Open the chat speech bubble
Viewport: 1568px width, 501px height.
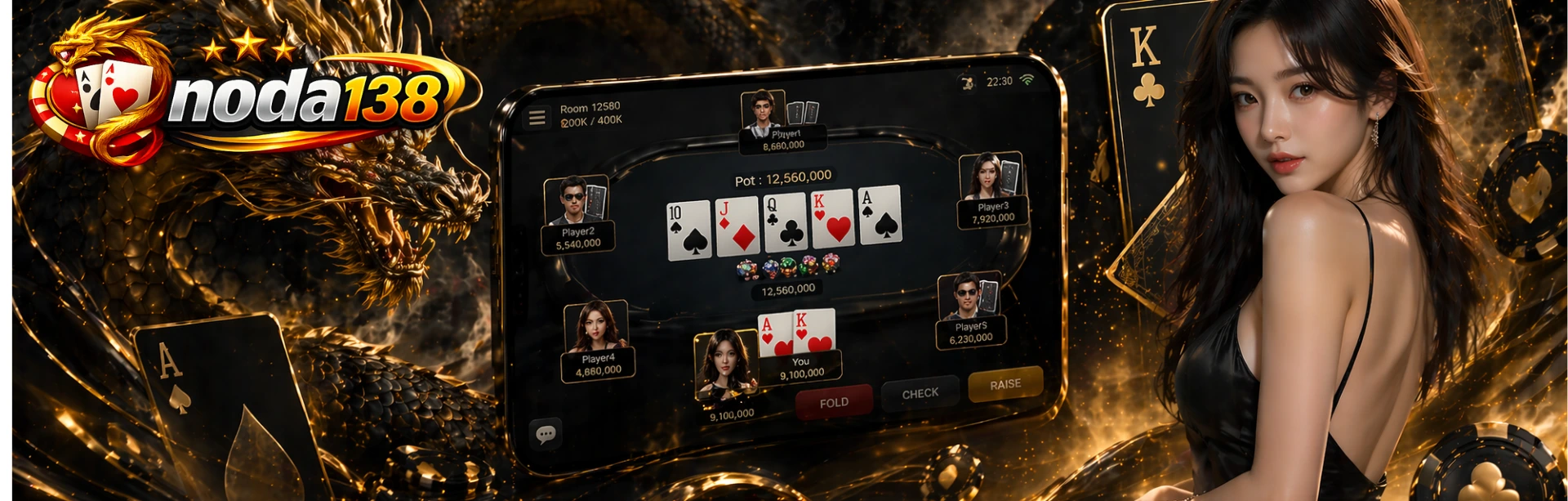click(546, 434)
